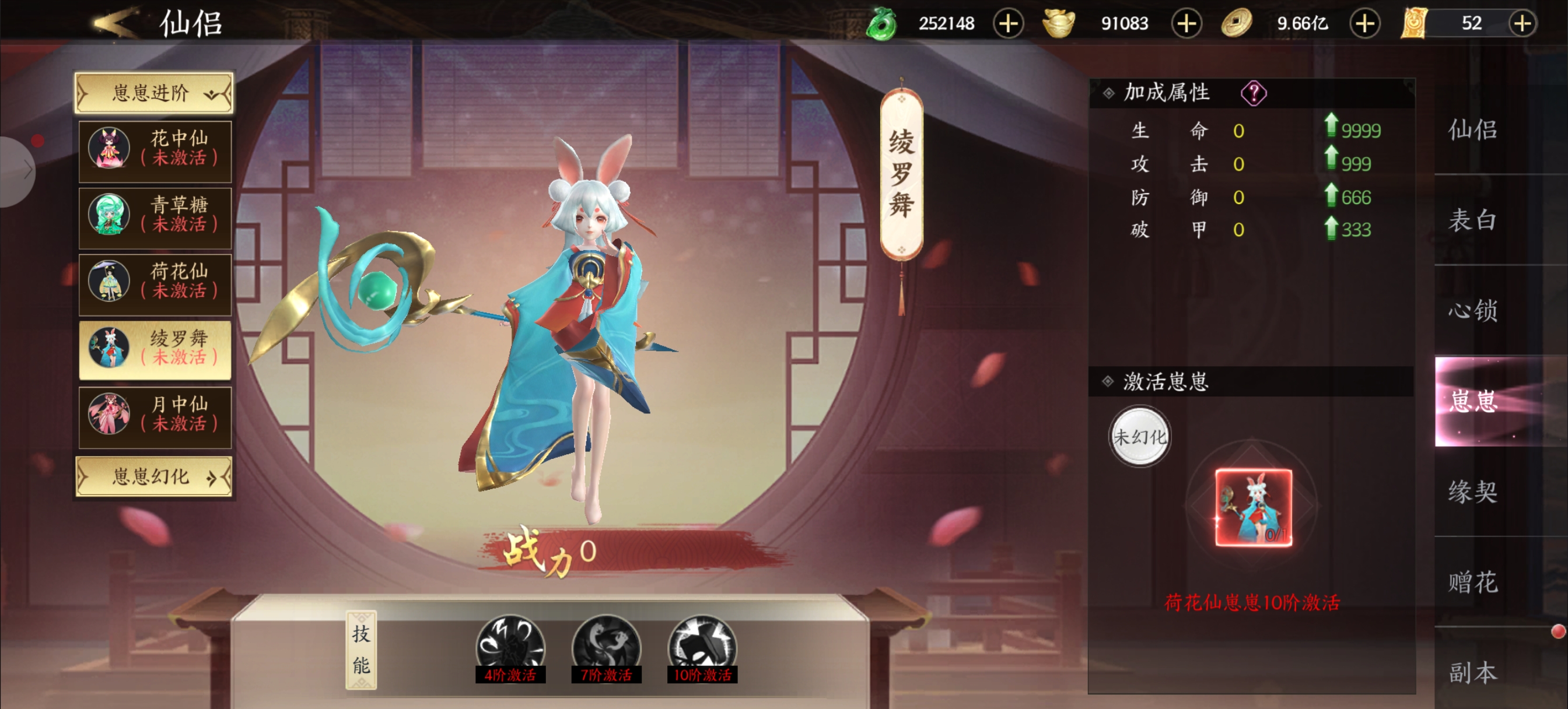This screenshot has height=709, width=1568.
Task: Select 月中仙 from the list
Action: [155, 416]
